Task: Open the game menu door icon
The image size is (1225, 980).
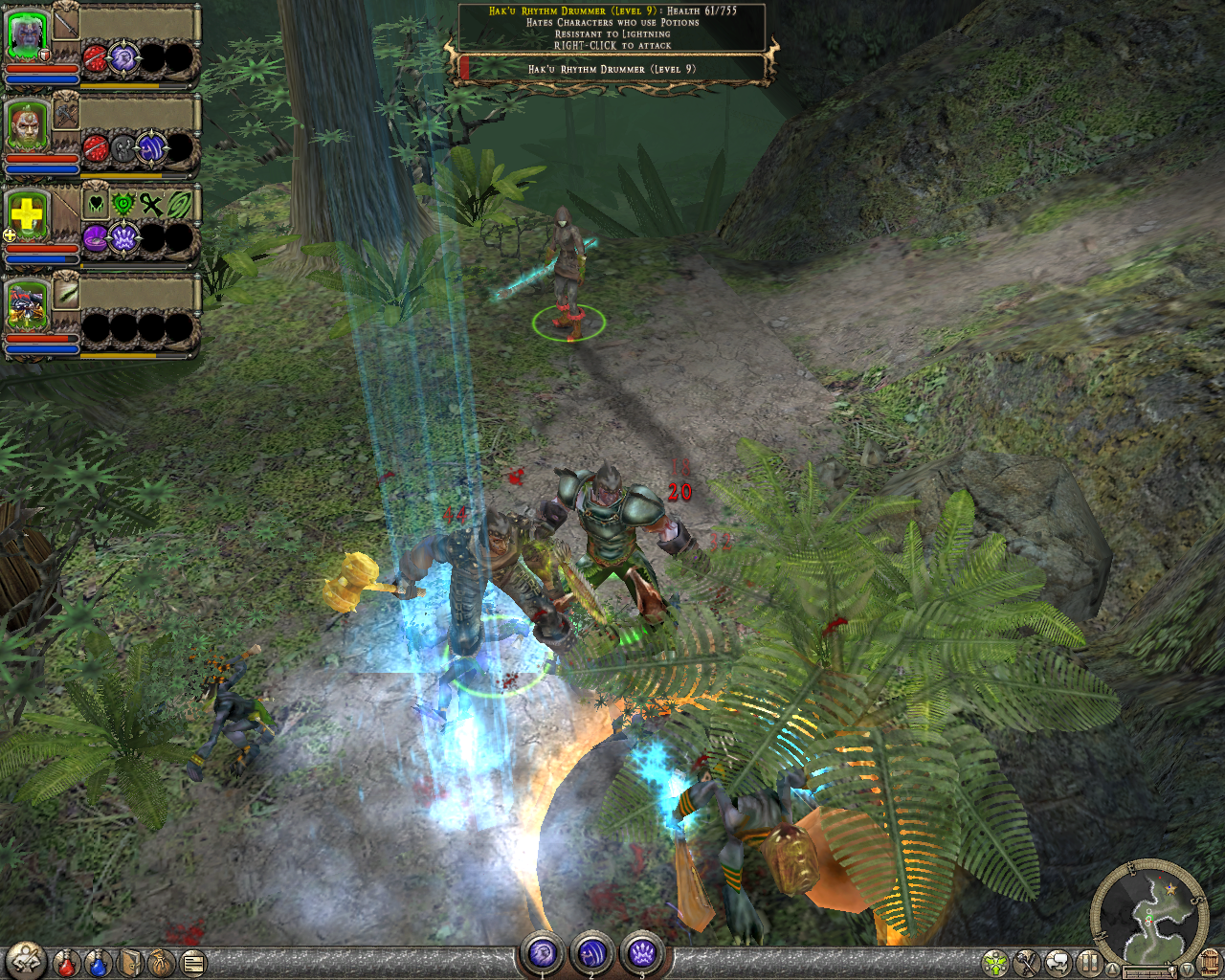Action: click(1210, 962)
